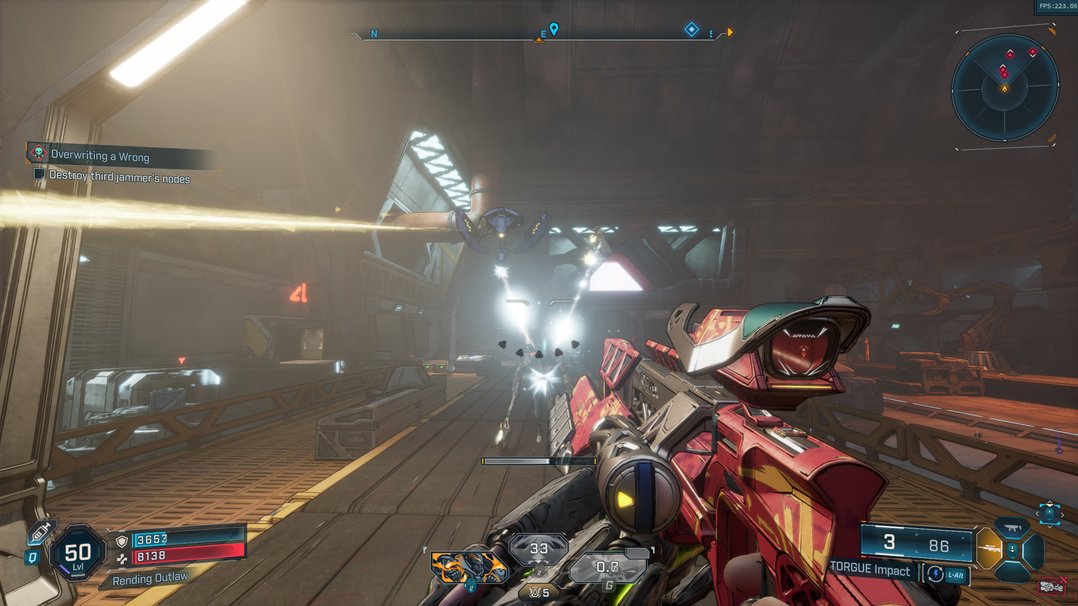Viewport: 1078px width, 606px height.
Task: Switch to the submachine gun weapon slot
Action: pos(1011,526)
